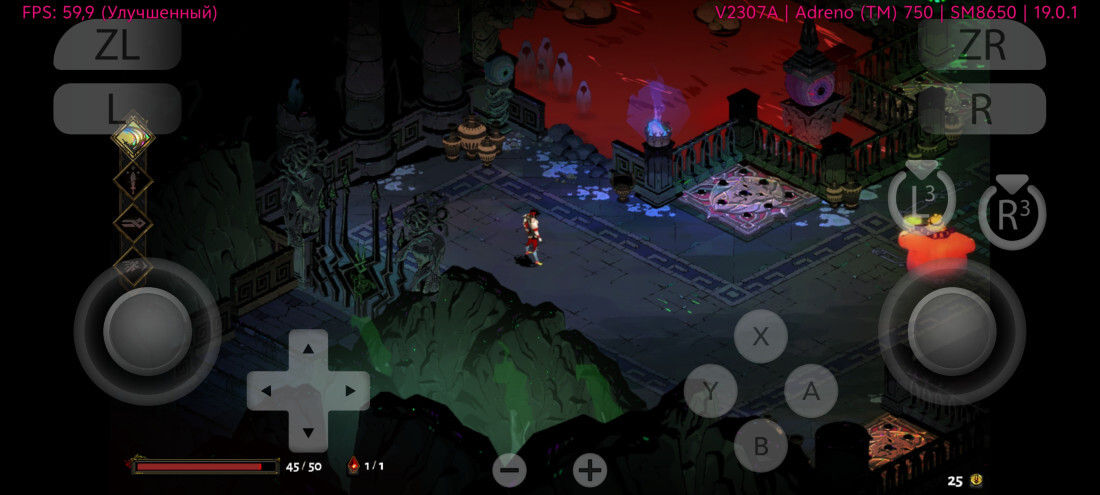Tap the on-screen X button
The width and height of the screenshot is (1100, 495).
761,336
